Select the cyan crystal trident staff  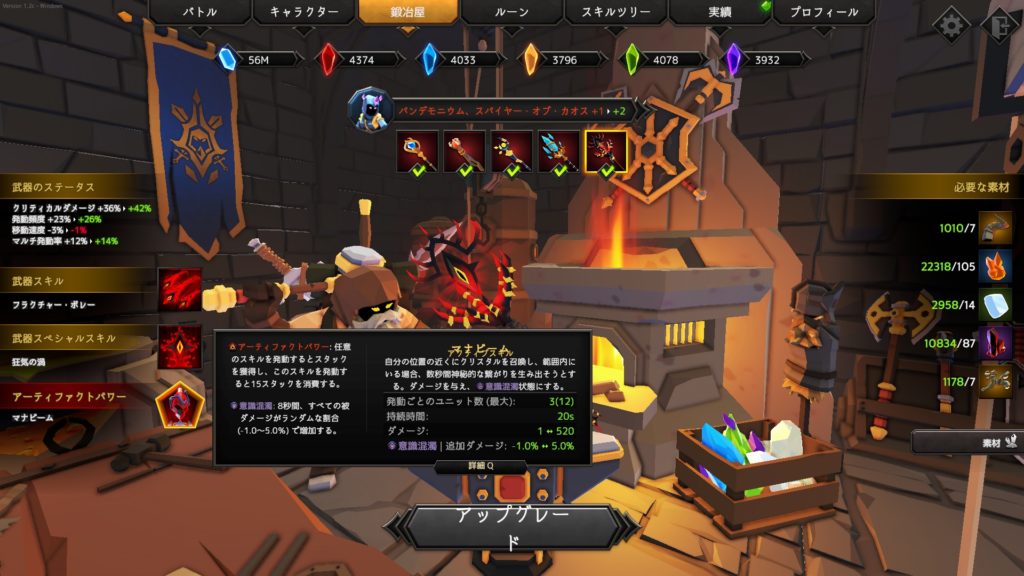tap(559, 150)
